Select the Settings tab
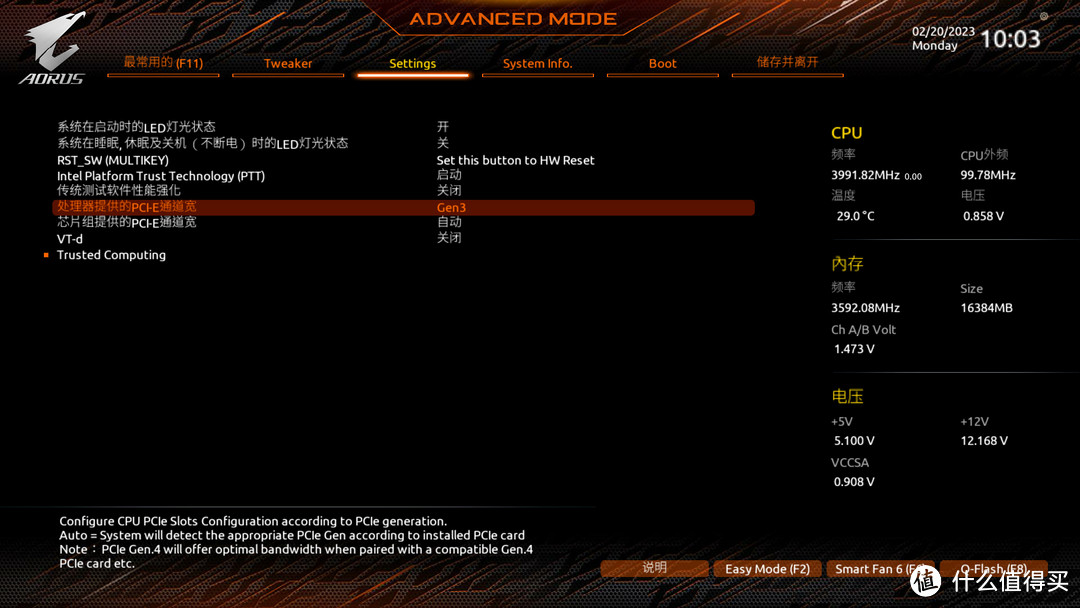The width and height of the screenshot is (1080, 608). [412, 64]
